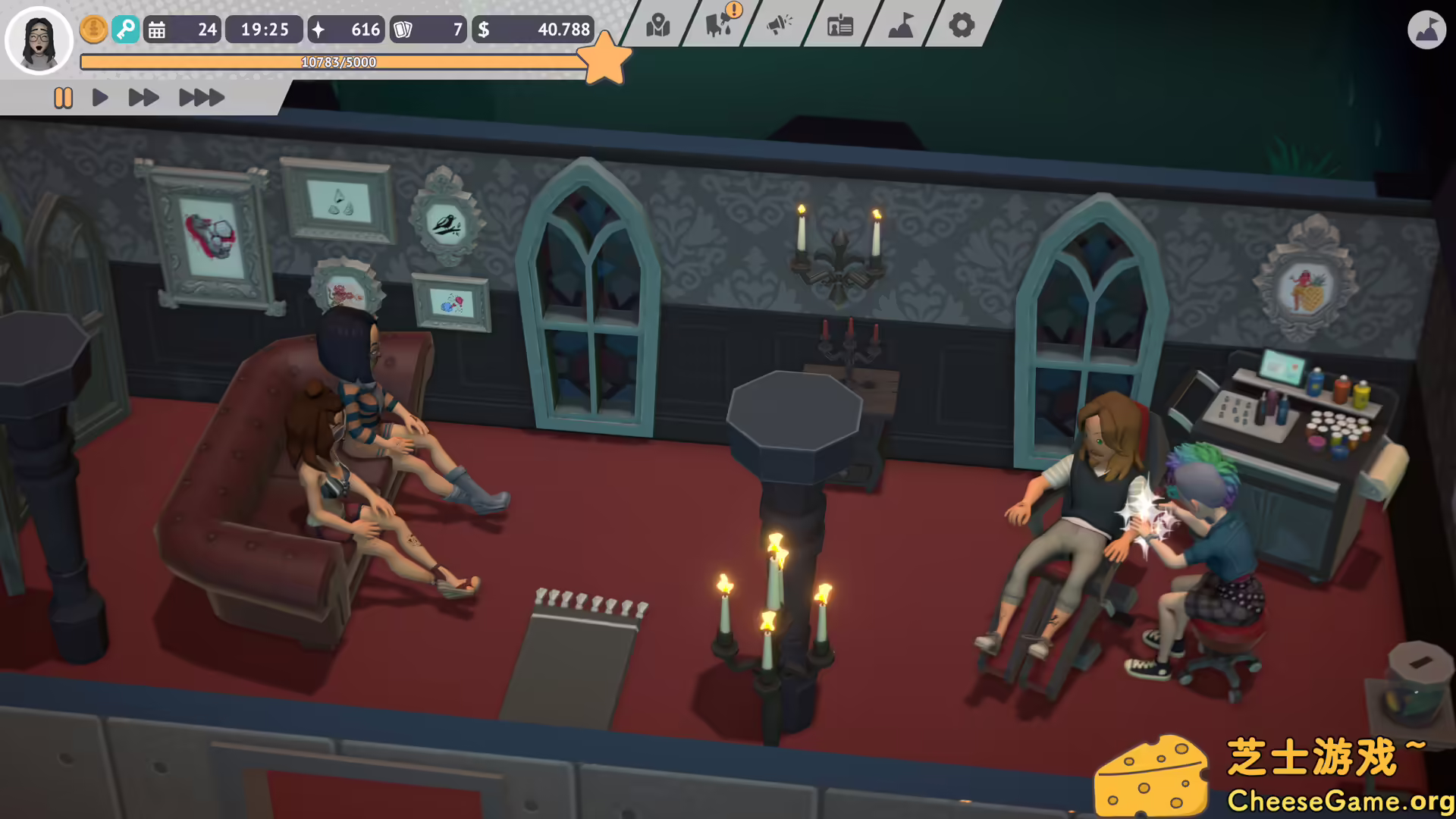Click the experience progress bar showing 10783/5000
1456x819 pixels.
click(339, 63)
